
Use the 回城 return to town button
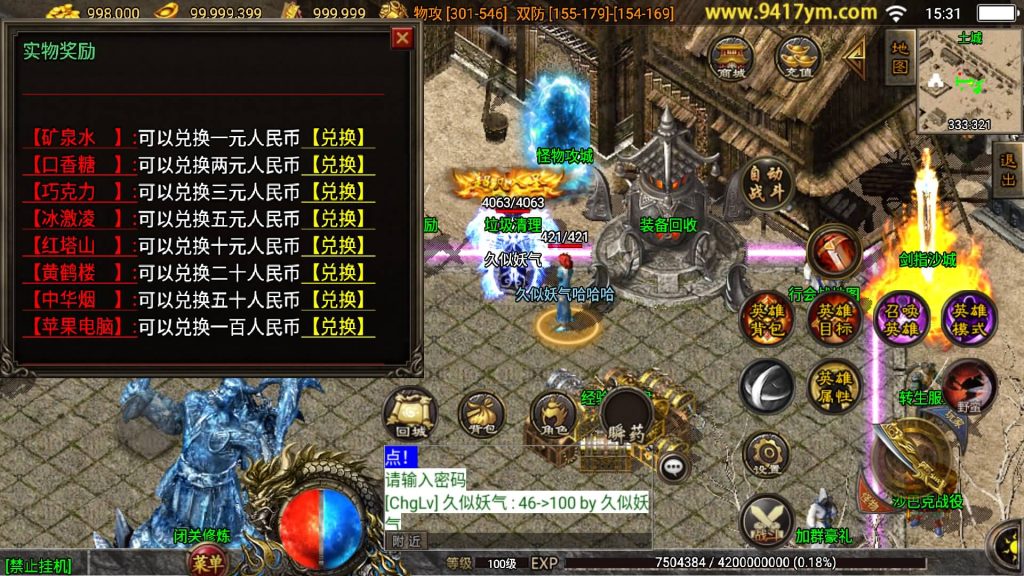[410, 412]
